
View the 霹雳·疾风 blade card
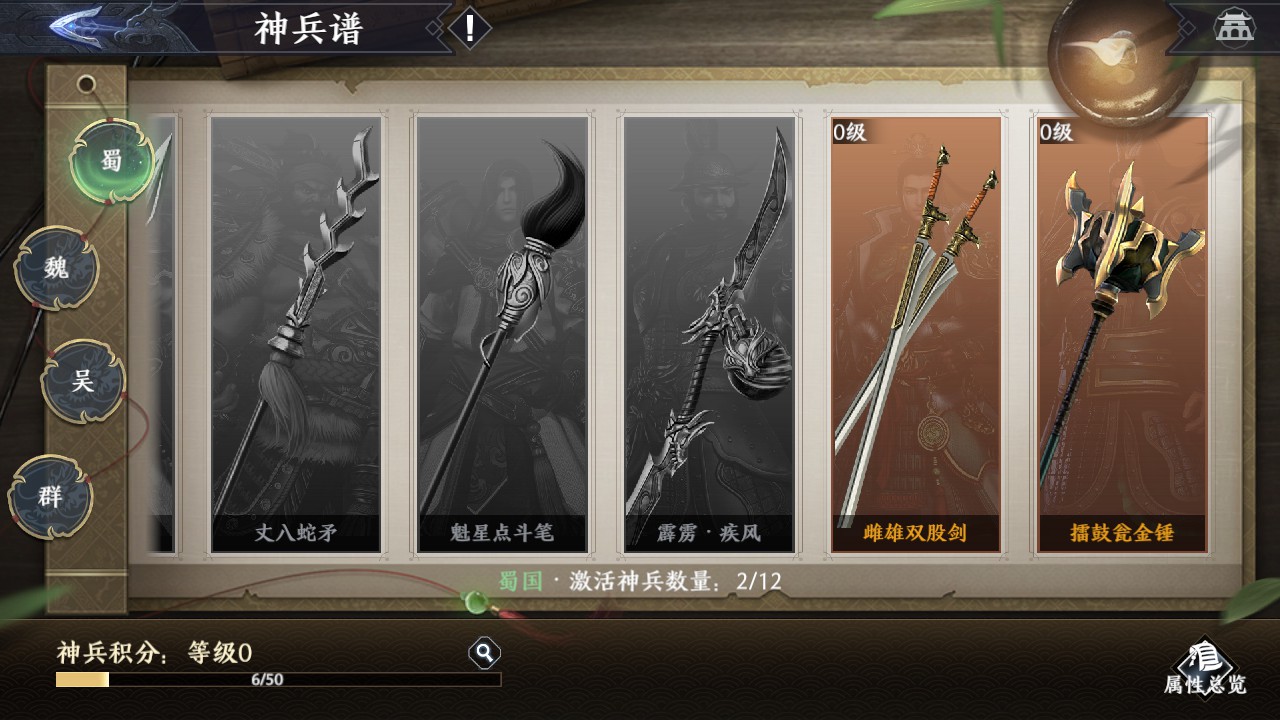(x=709, y=334)
